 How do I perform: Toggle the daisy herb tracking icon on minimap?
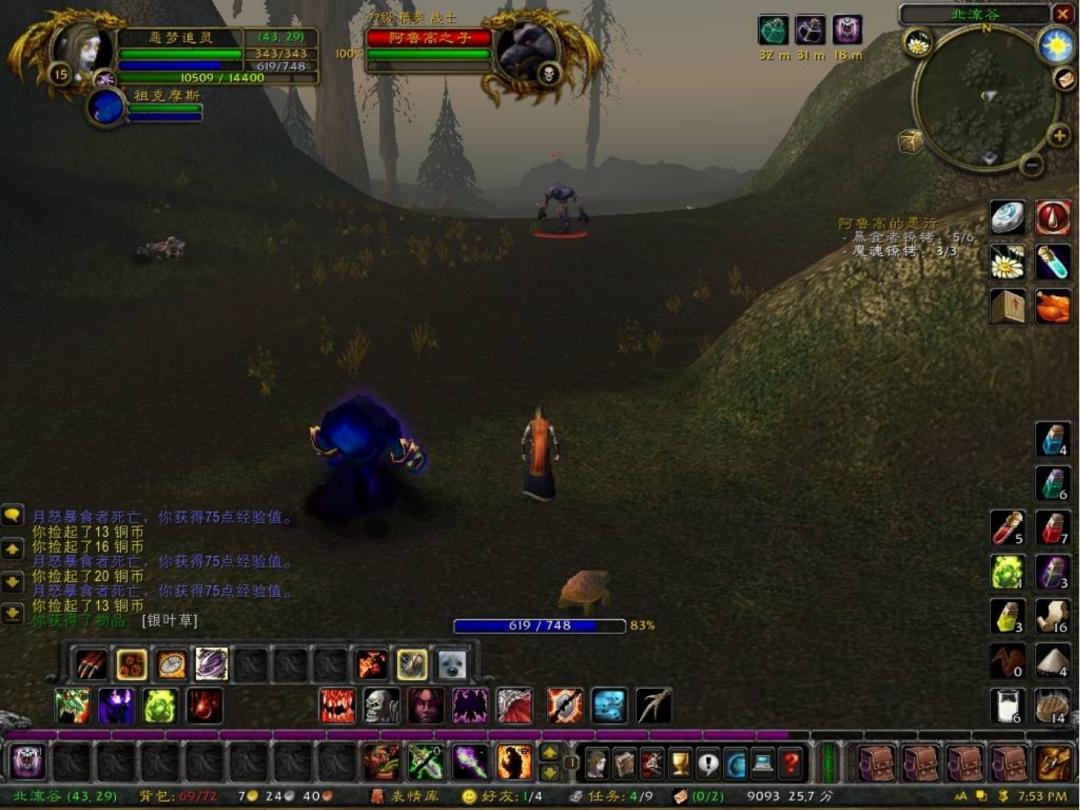[917, 42]
